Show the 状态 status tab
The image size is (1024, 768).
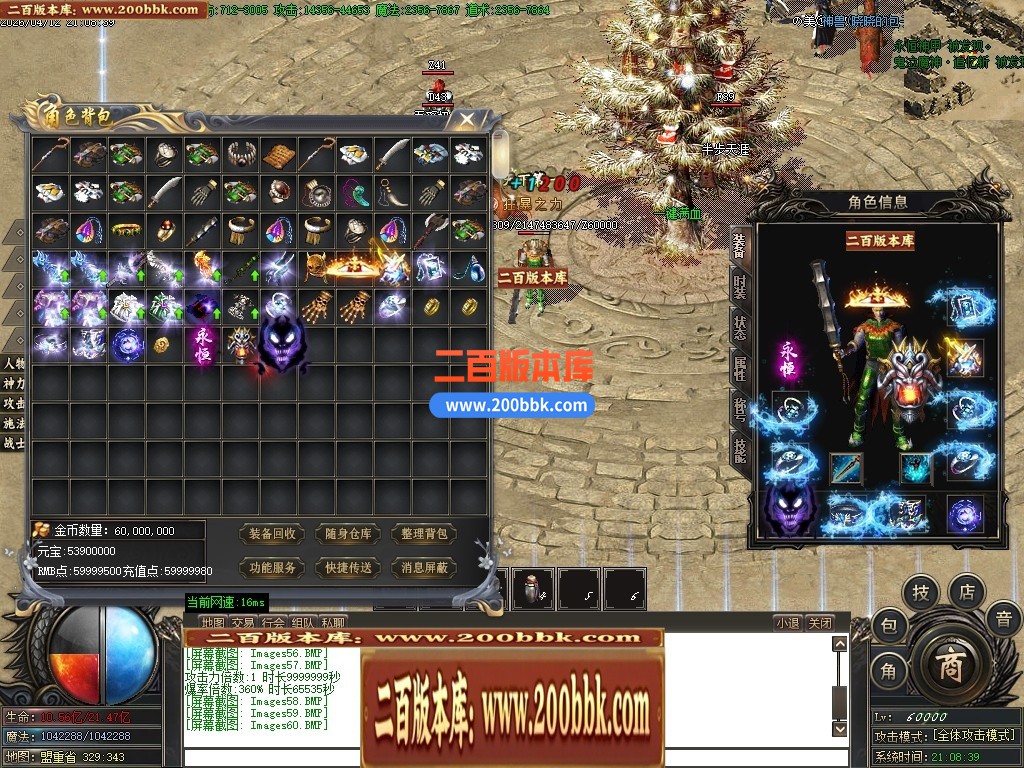pos(739,329)
